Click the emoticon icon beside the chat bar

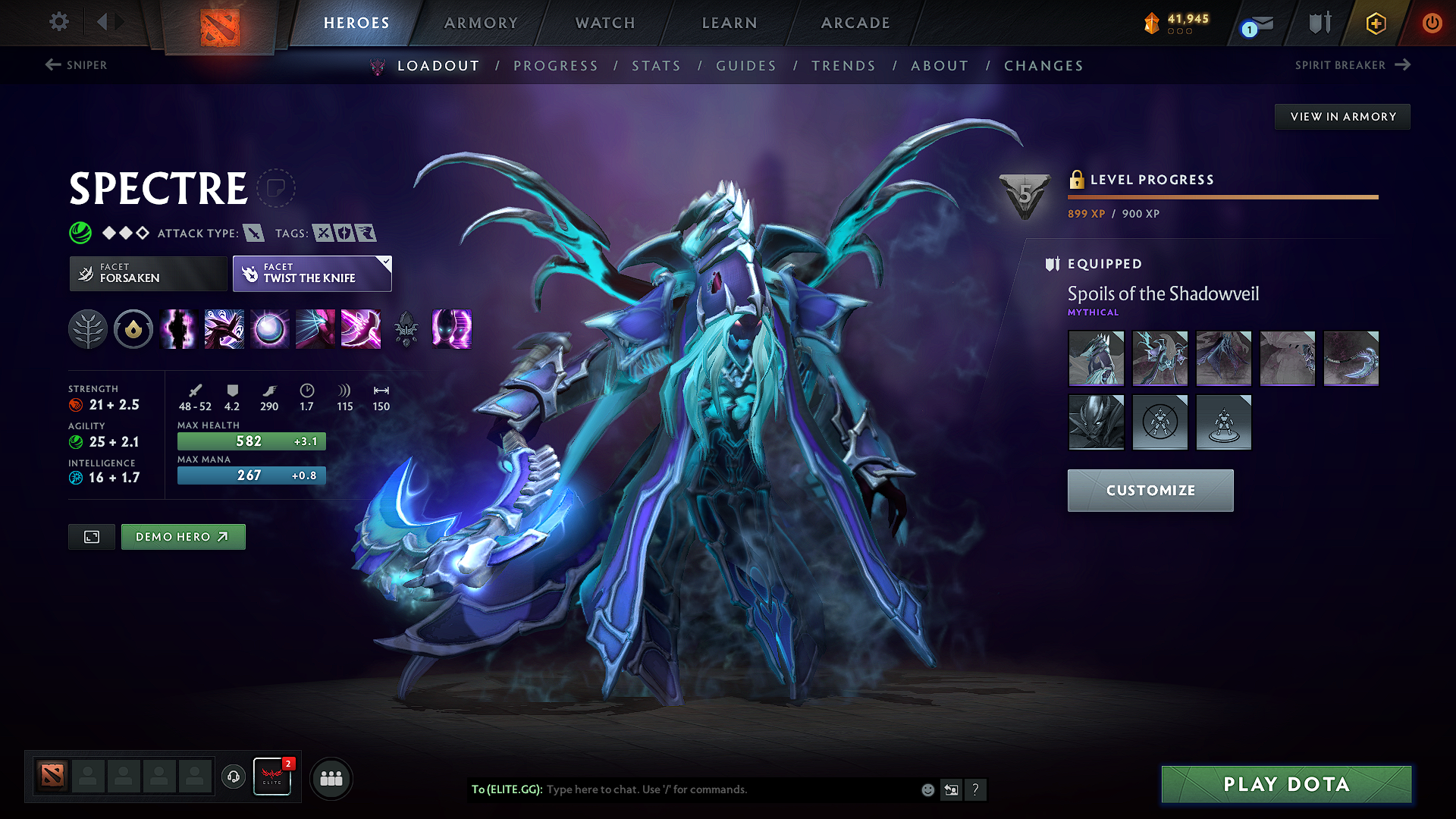tap(927, 789)
